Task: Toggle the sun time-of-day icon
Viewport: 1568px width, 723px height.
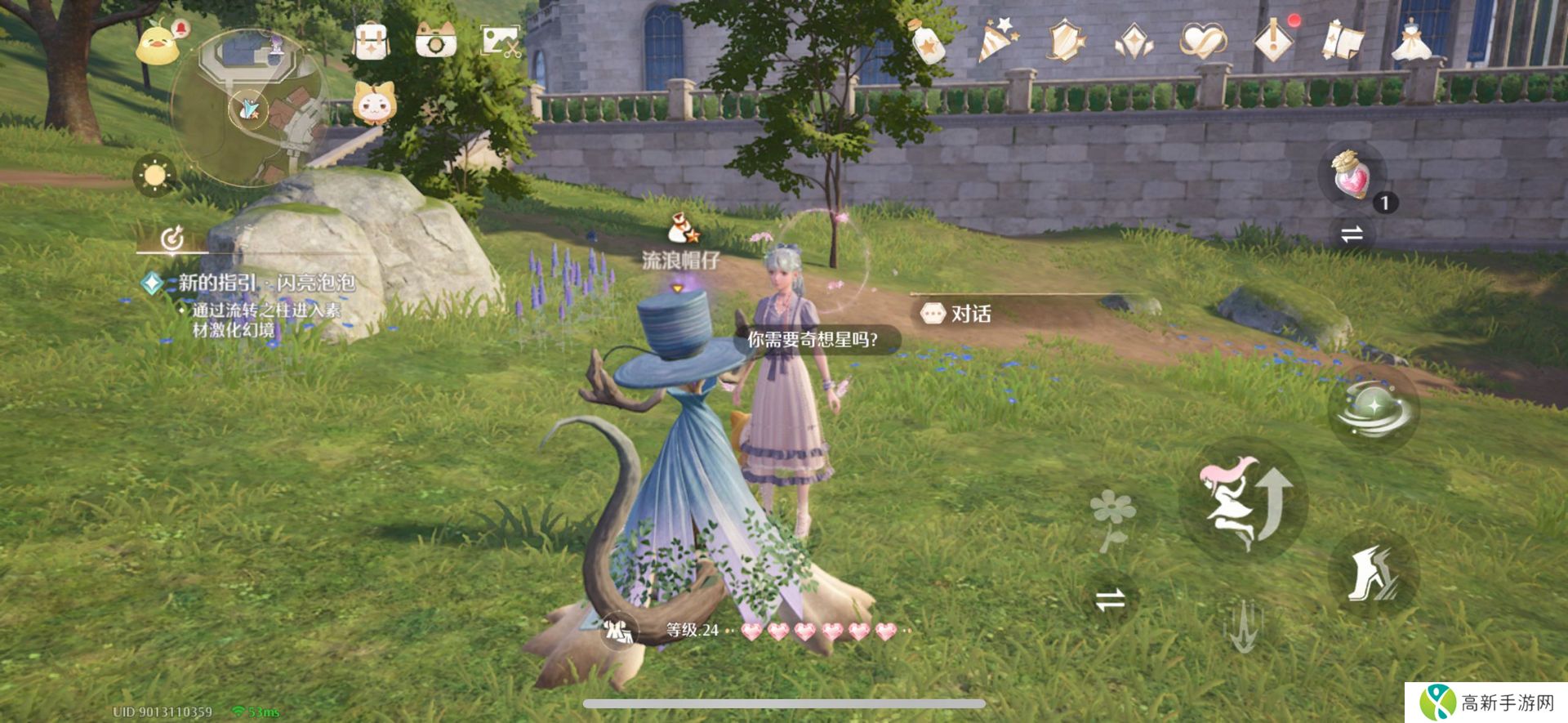Action: click(154, 175)
